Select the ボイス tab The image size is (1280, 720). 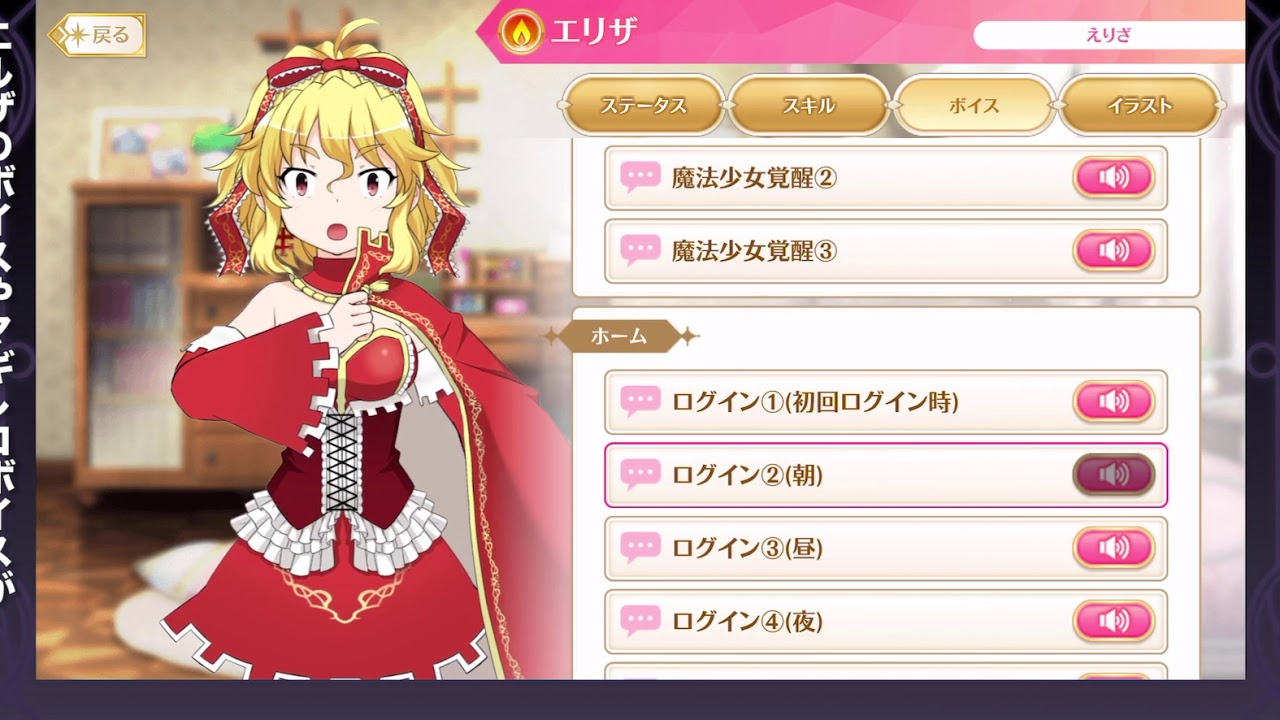coord(974,106)
